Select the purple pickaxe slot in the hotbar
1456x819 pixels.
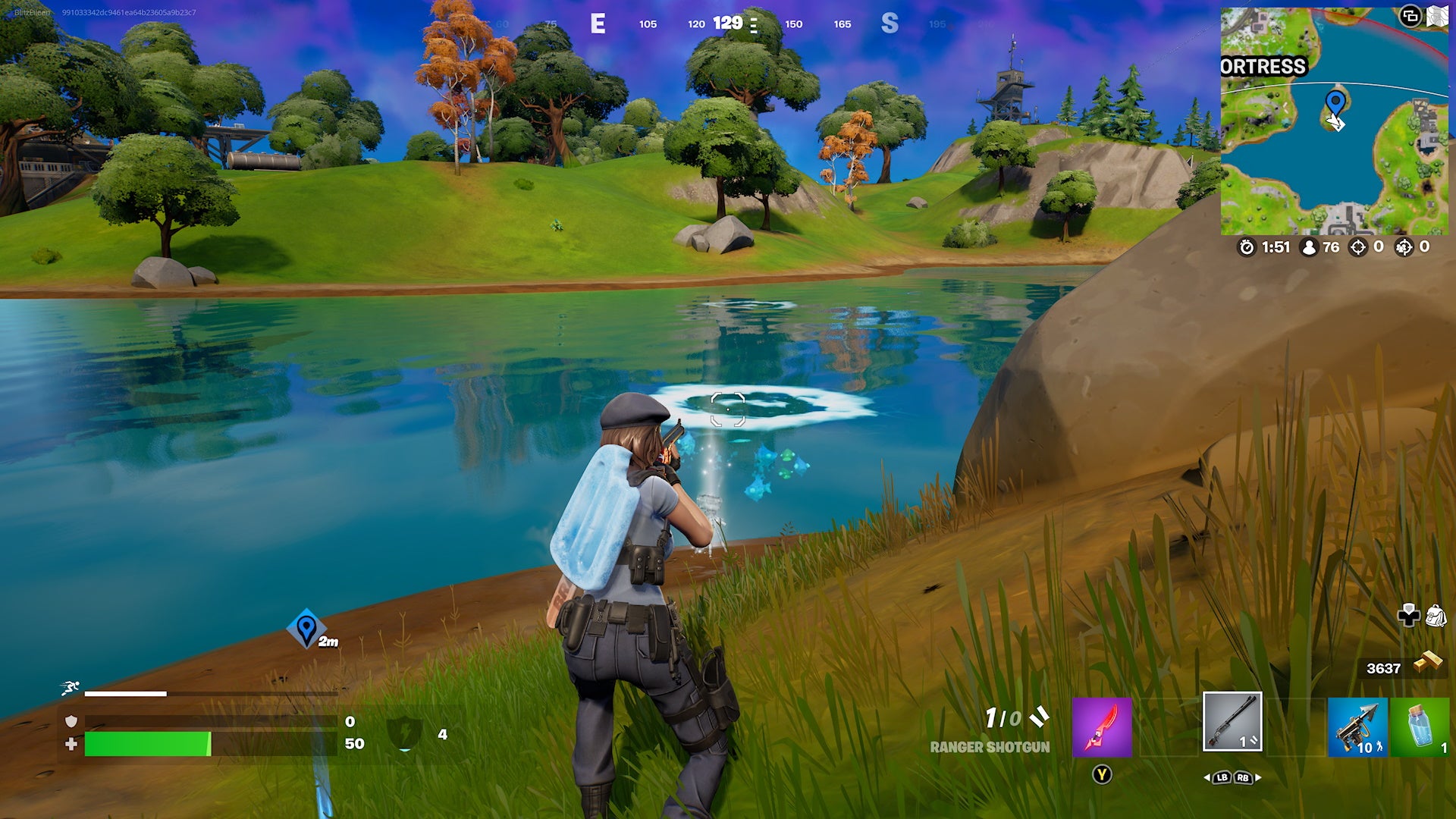[1102, 728]
